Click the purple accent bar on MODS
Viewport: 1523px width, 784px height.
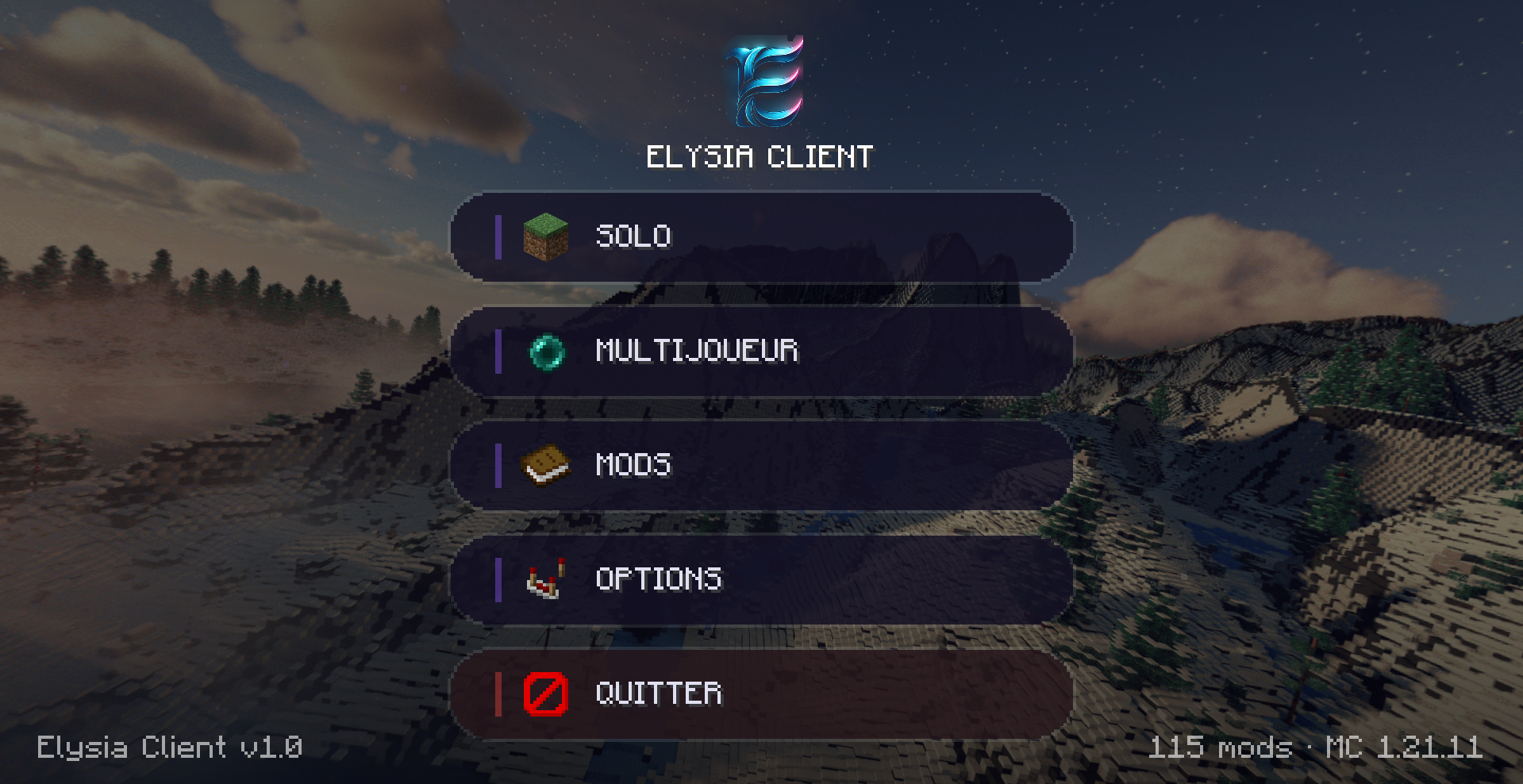[x=499, y=465]
